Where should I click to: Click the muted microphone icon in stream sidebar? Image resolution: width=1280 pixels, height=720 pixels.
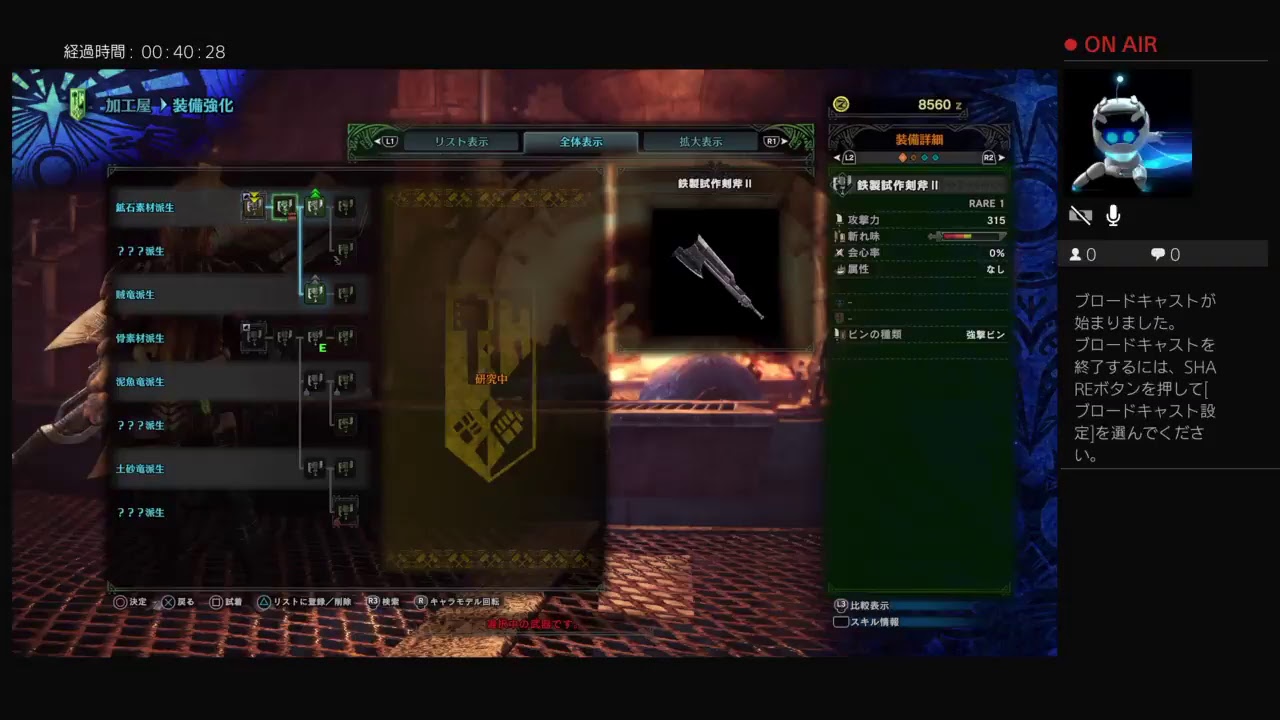tap(1112, 215)
